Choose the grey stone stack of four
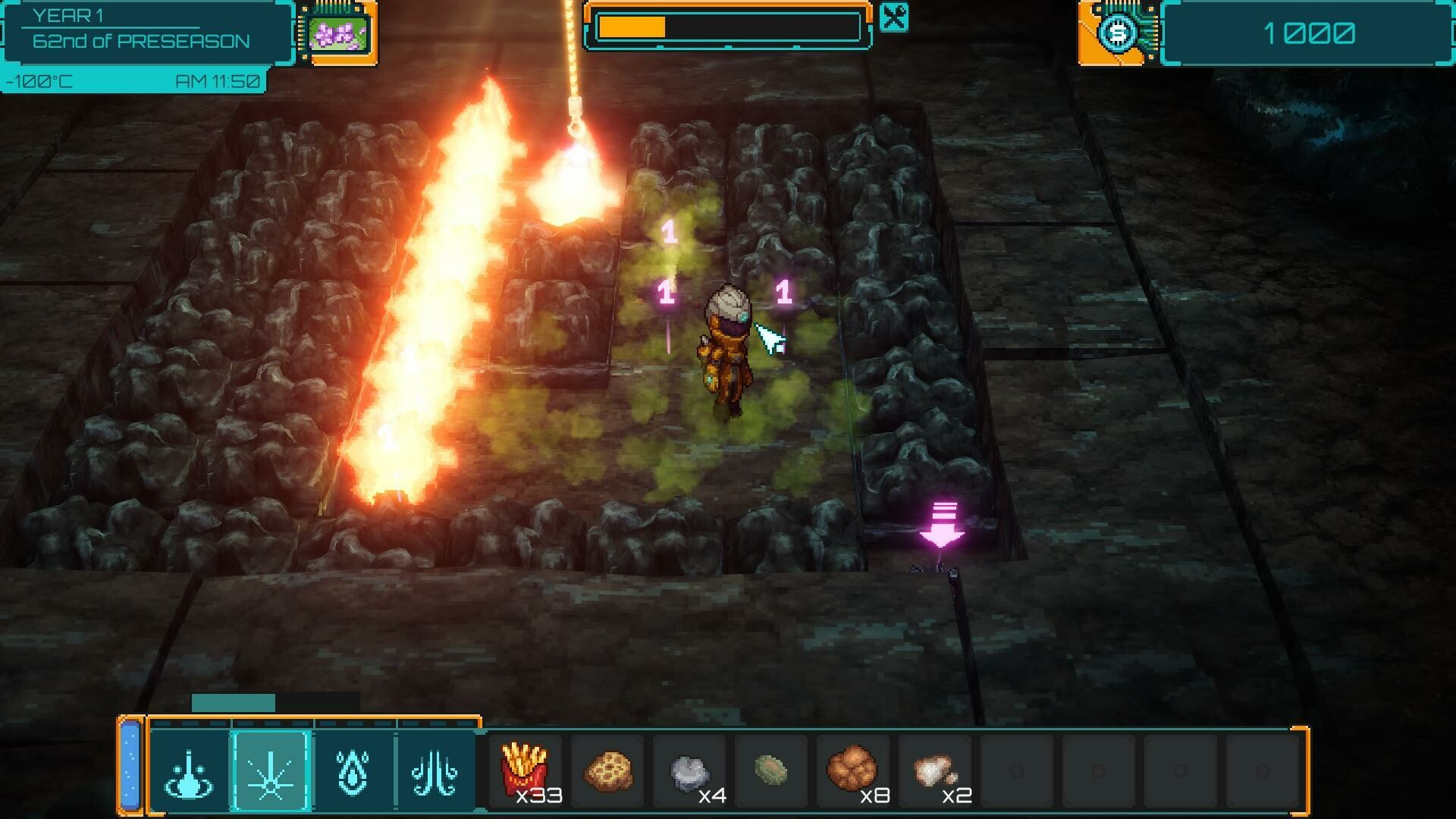Screen dimensions: 1456x819 pos(690,772)
